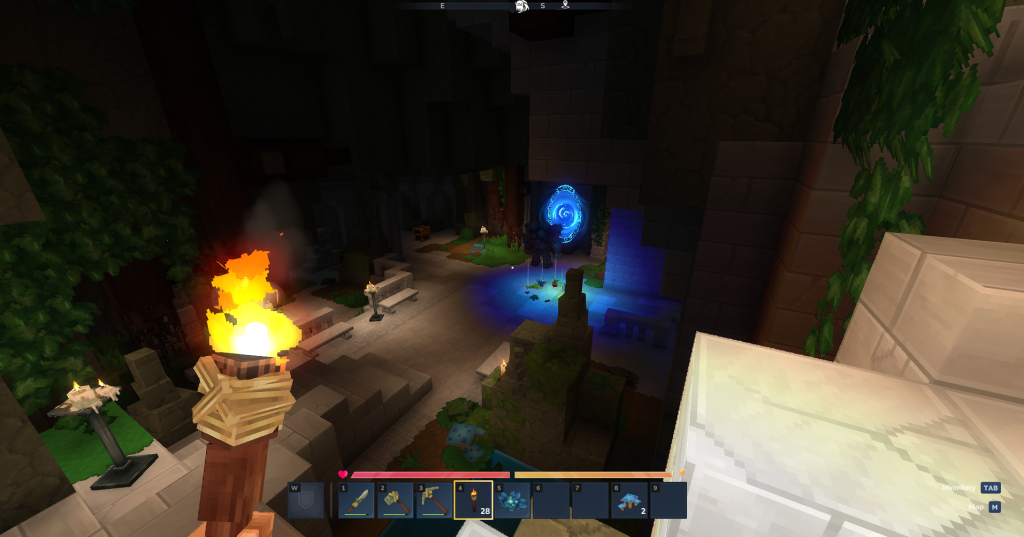Select the torch stack of 28
1024x537 pixels.
(x=473, y=500)
